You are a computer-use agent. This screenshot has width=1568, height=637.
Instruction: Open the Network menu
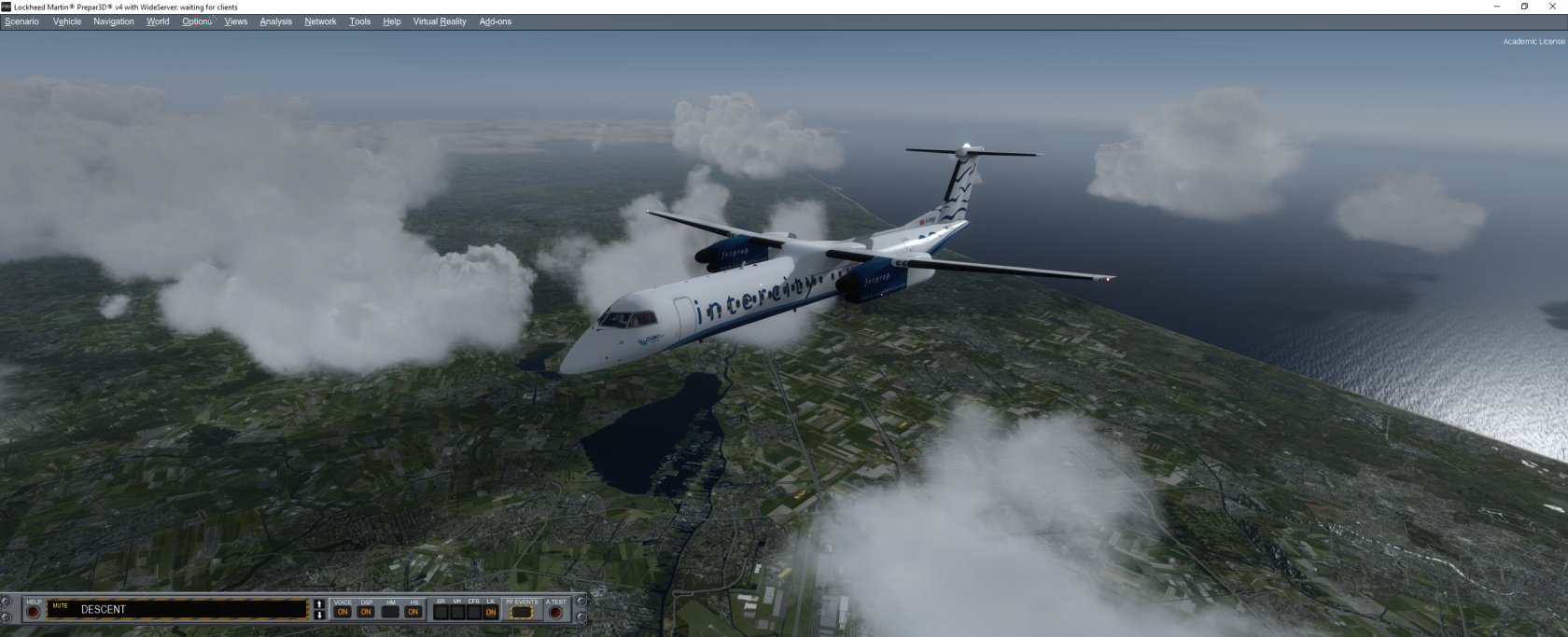coord(320,21)
